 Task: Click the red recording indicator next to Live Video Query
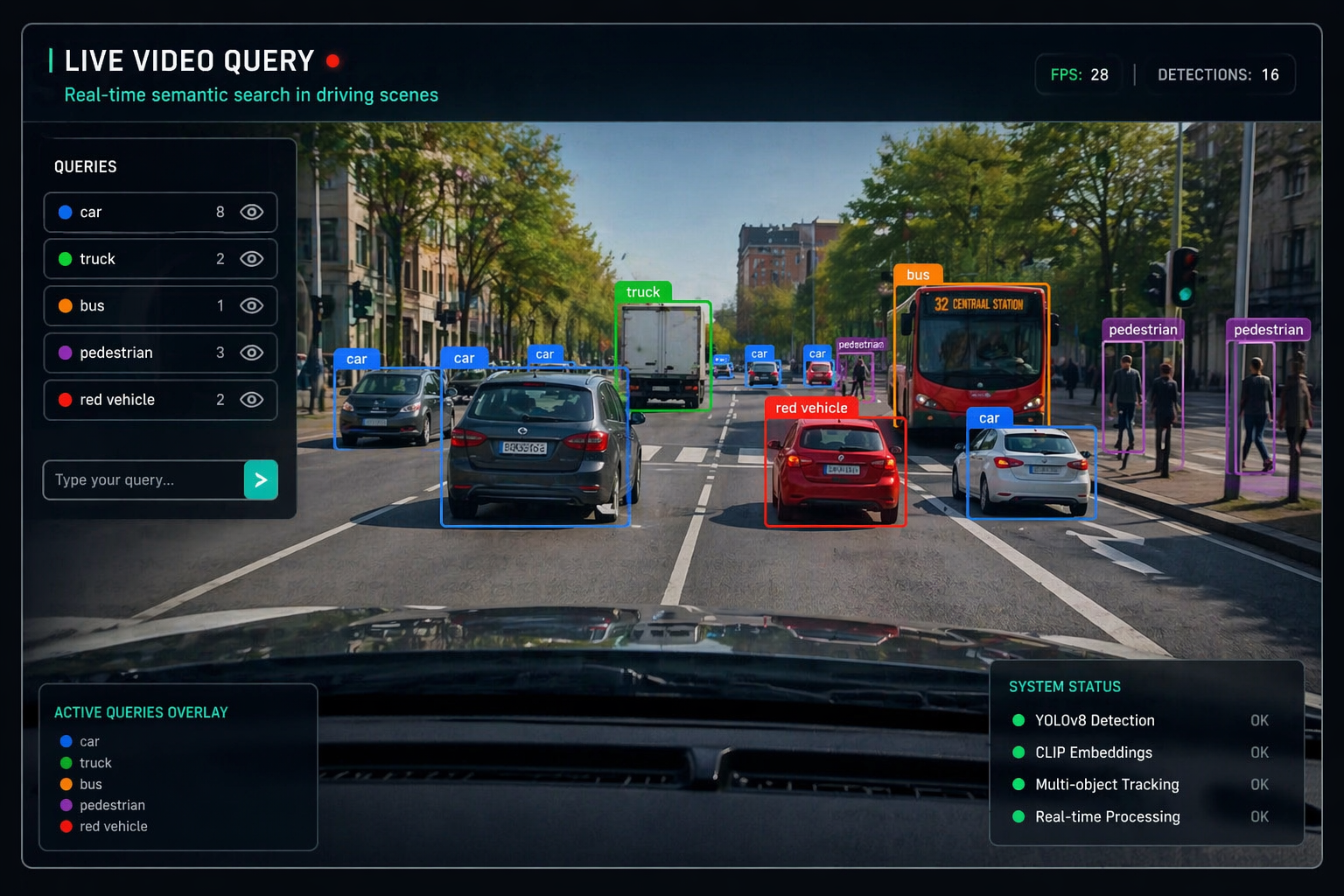[333, 61]
